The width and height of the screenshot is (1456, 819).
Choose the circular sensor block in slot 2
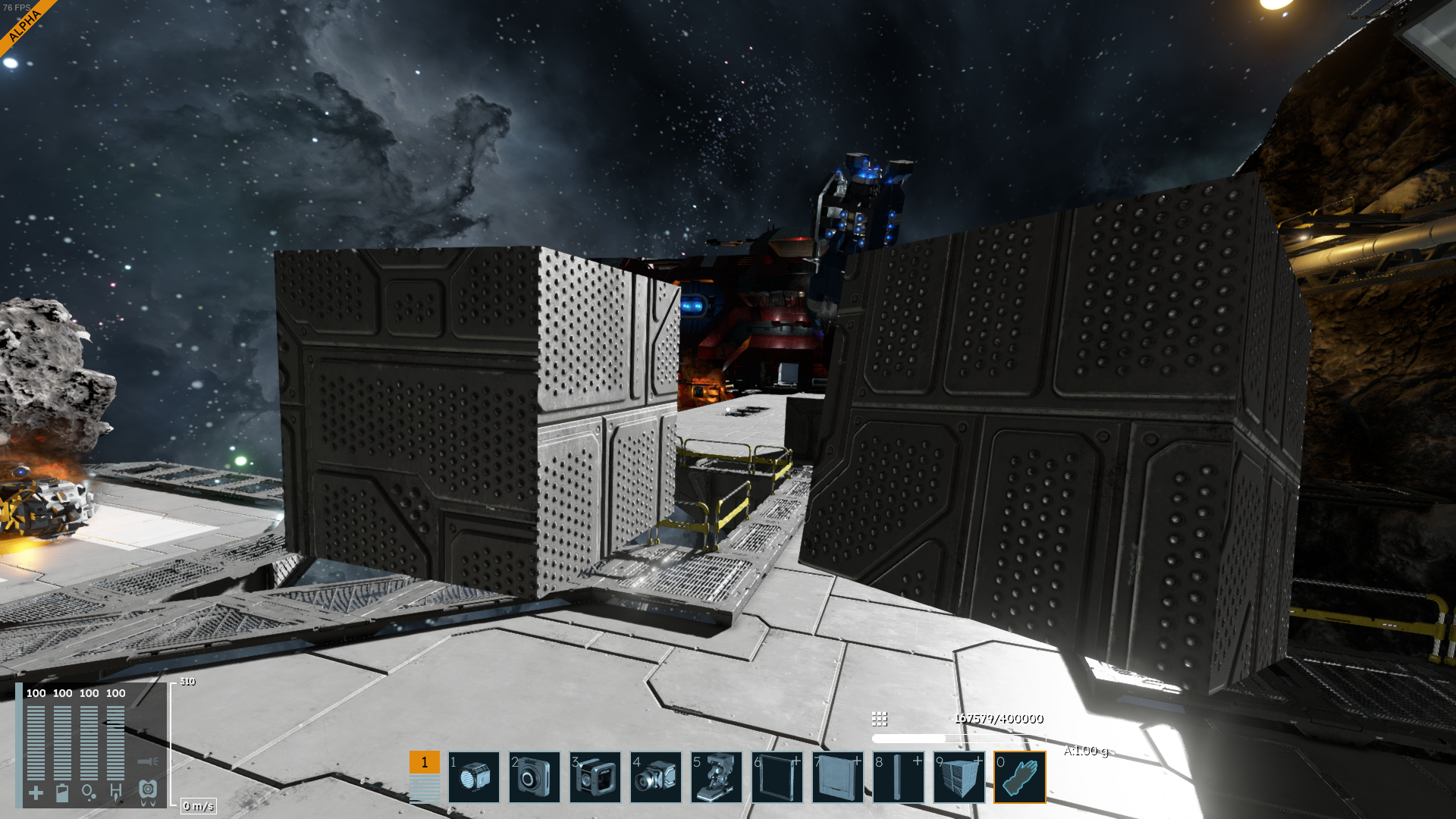click(535, 777)
